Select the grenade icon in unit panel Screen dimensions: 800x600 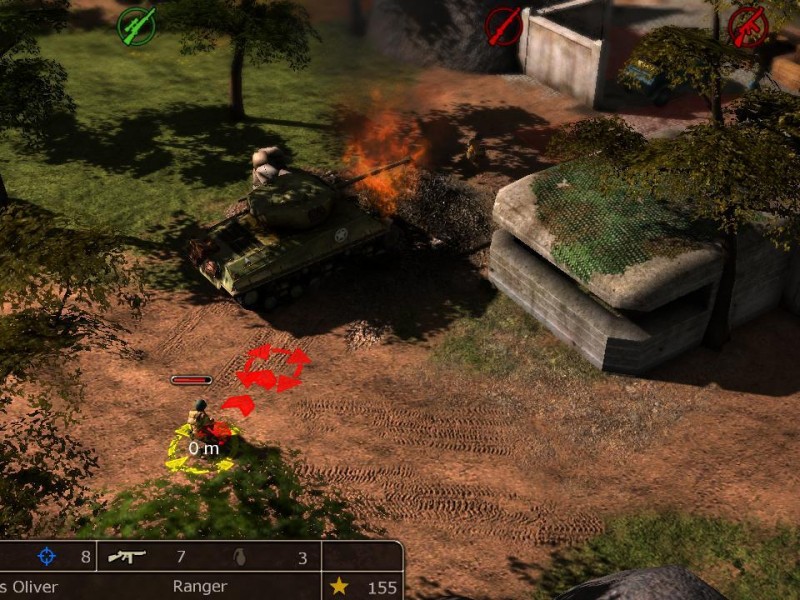[238, 557]
